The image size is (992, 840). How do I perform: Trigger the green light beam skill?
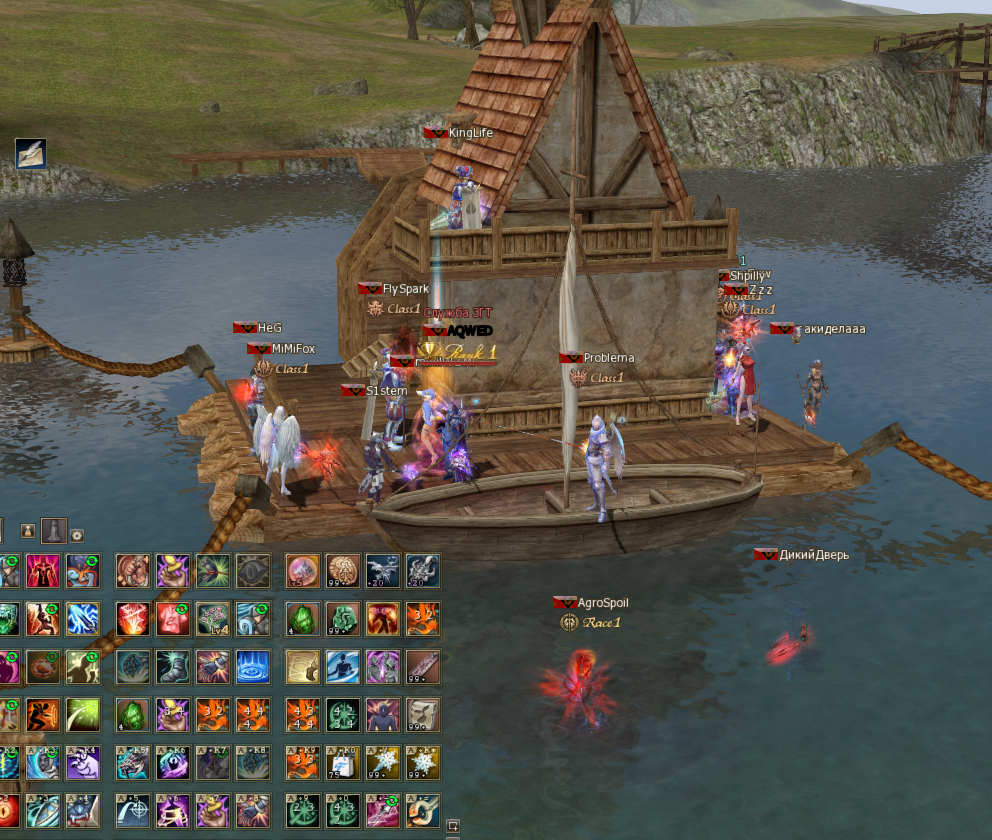[83, 714]
